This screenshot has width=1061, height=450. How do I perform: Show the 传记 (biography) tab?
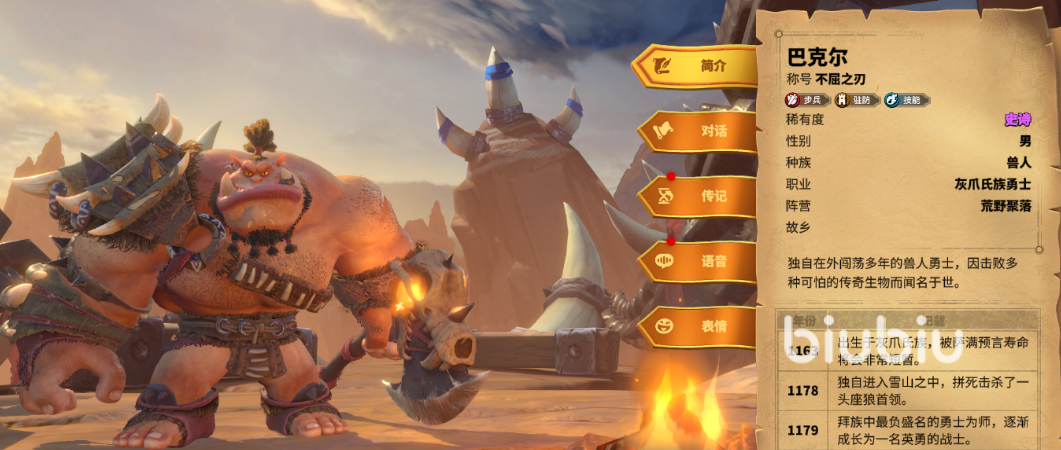(697, 196)
